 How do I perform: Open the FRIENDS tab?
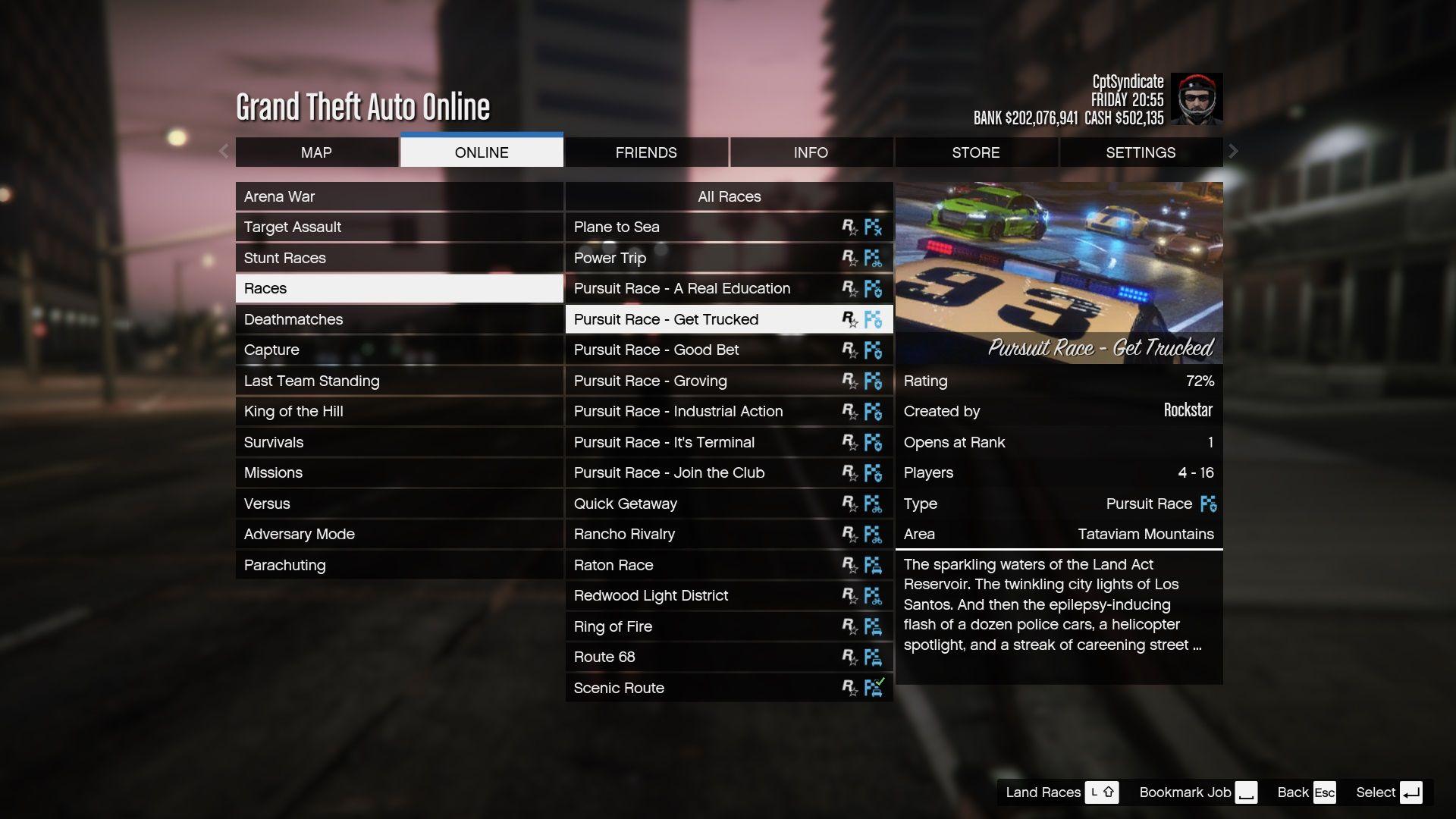646,152
